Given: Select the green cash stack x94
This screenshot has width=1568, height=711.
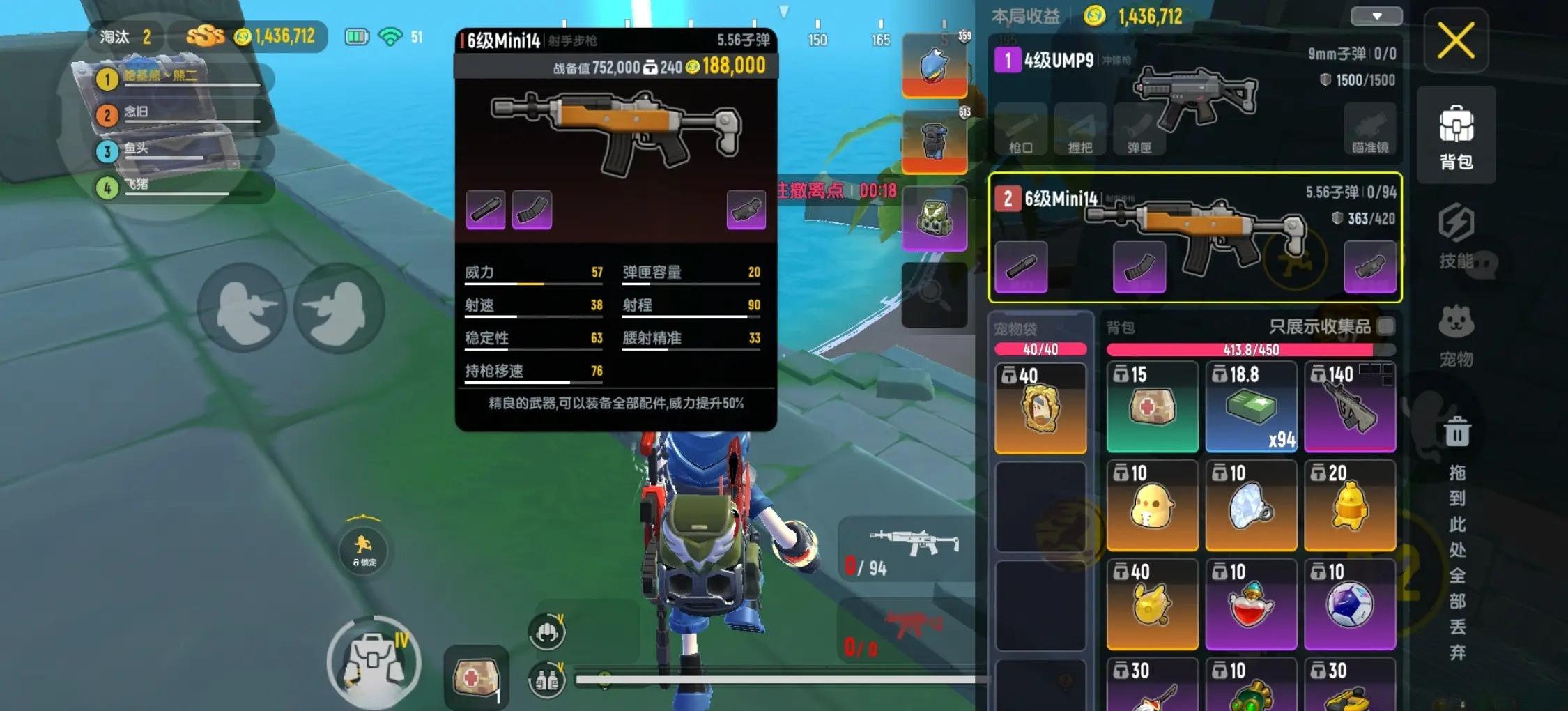Looking at the screenshot, I should tap(1251, 406).
